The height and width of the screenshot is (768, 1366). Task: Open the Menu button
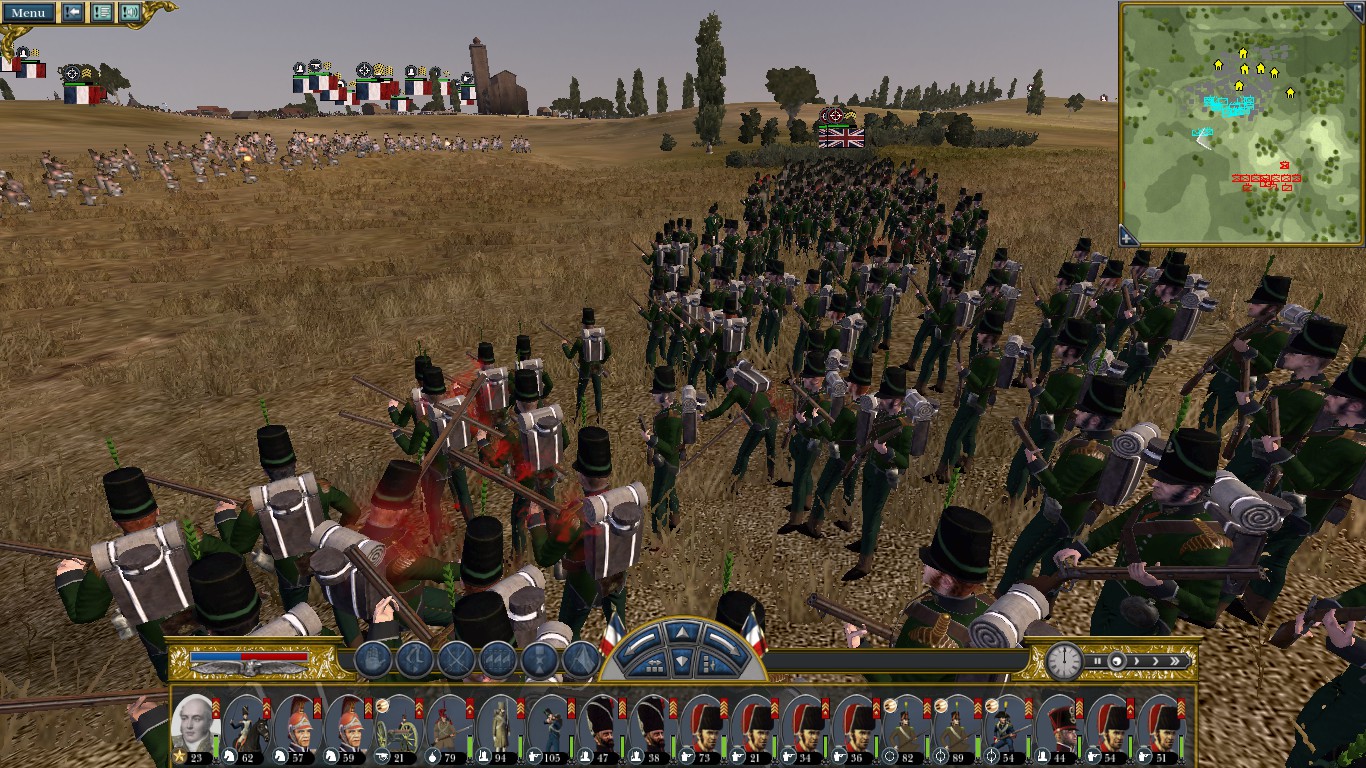pyautogui.click(x=27, y=13)
